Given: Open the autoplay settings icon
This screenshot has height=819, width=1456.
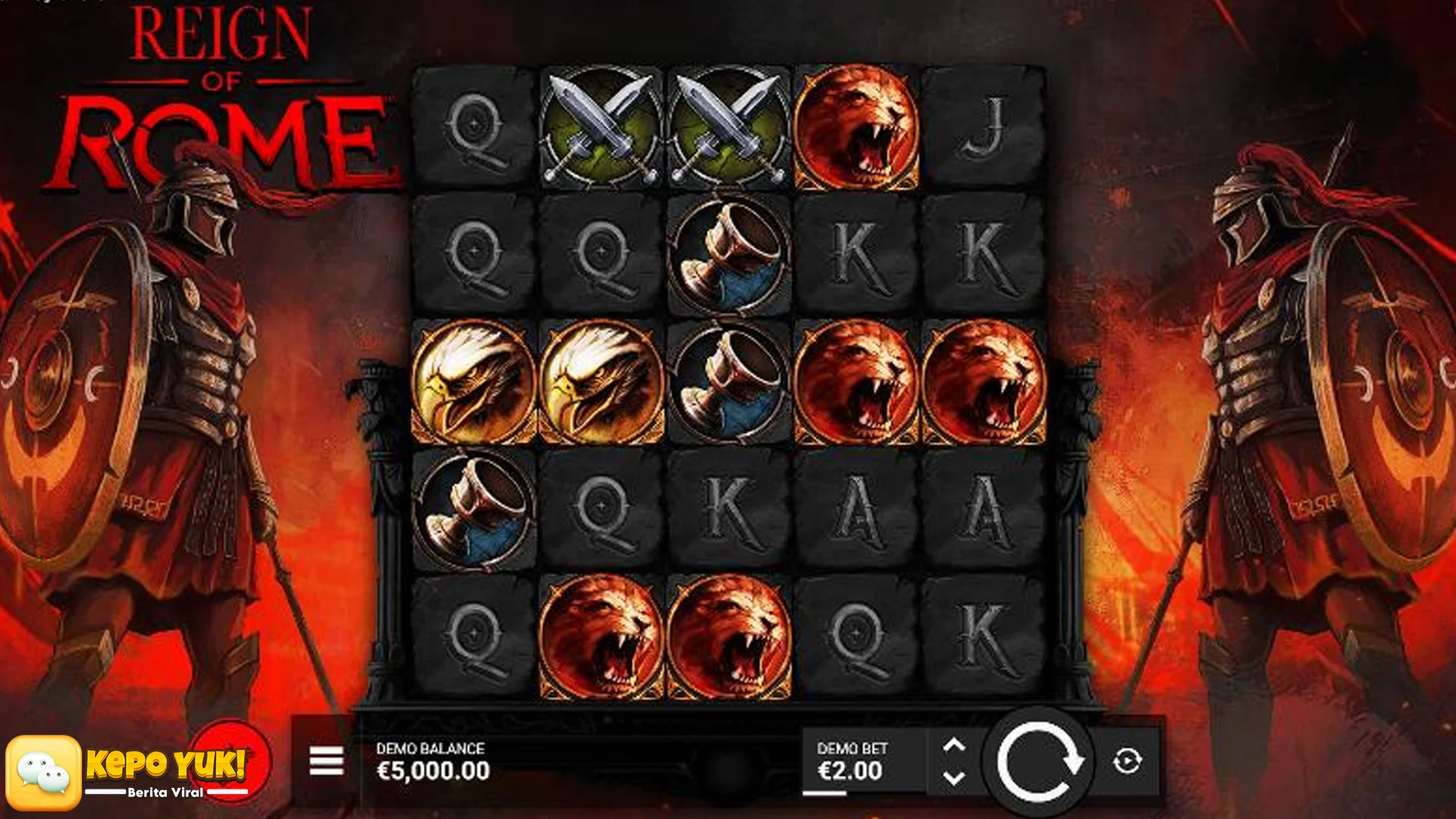Looking at the screenshot, I should point(1125,758).
